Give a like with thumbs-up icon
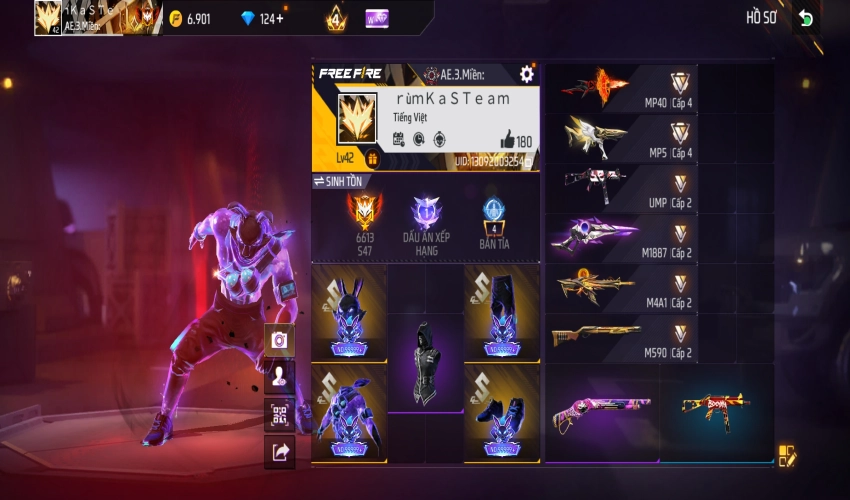Viewport: 850px width, 500px height. point(506,141)
